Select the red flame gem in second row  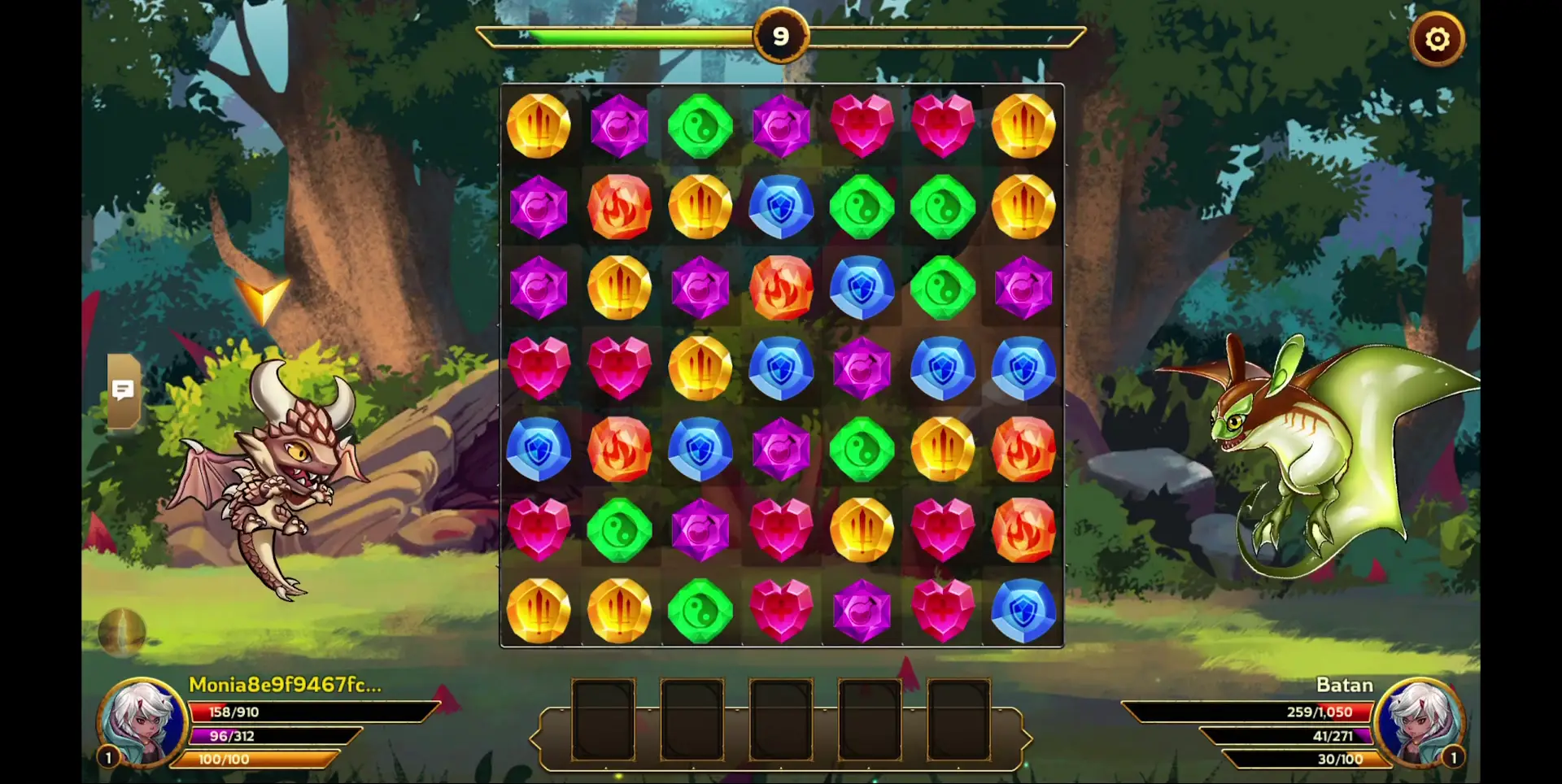pyautogui.click(x=621, y=207)
